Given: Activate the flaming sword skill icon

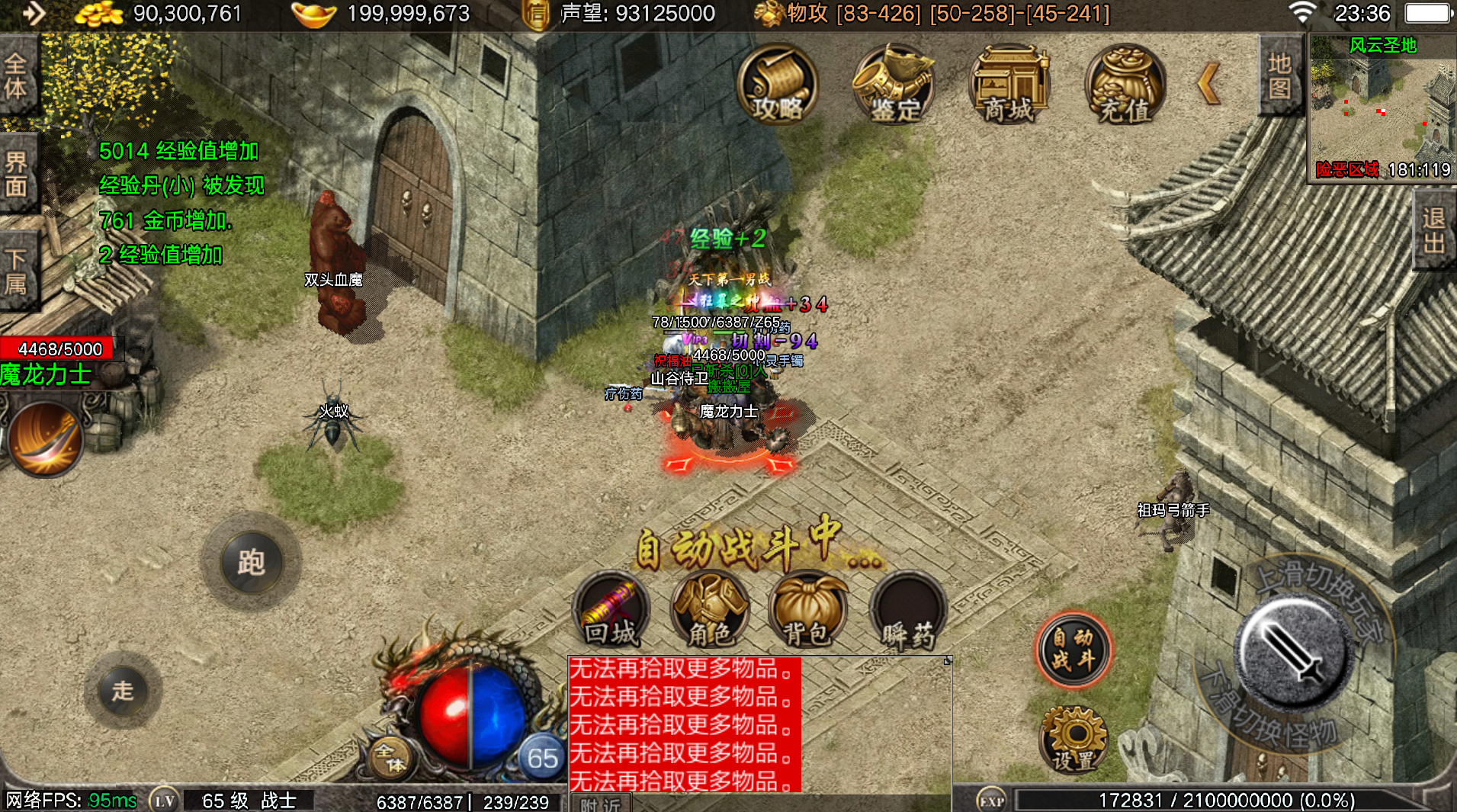Looking at the screenshot, I should coord(46,438).
